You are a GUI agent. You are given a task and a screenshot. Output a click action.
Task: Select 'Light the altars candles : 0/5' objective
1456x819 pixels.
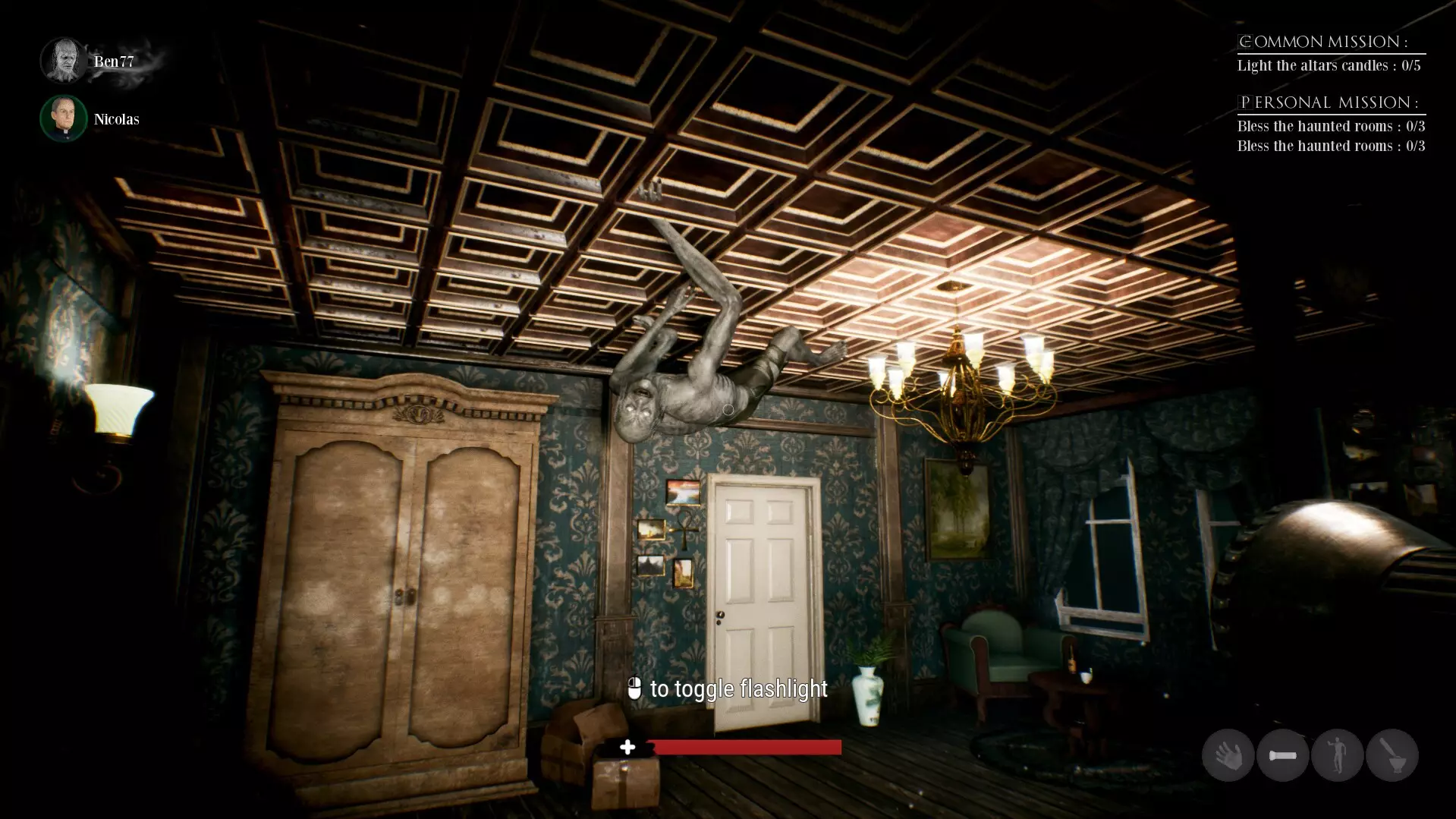point(1330,65)
